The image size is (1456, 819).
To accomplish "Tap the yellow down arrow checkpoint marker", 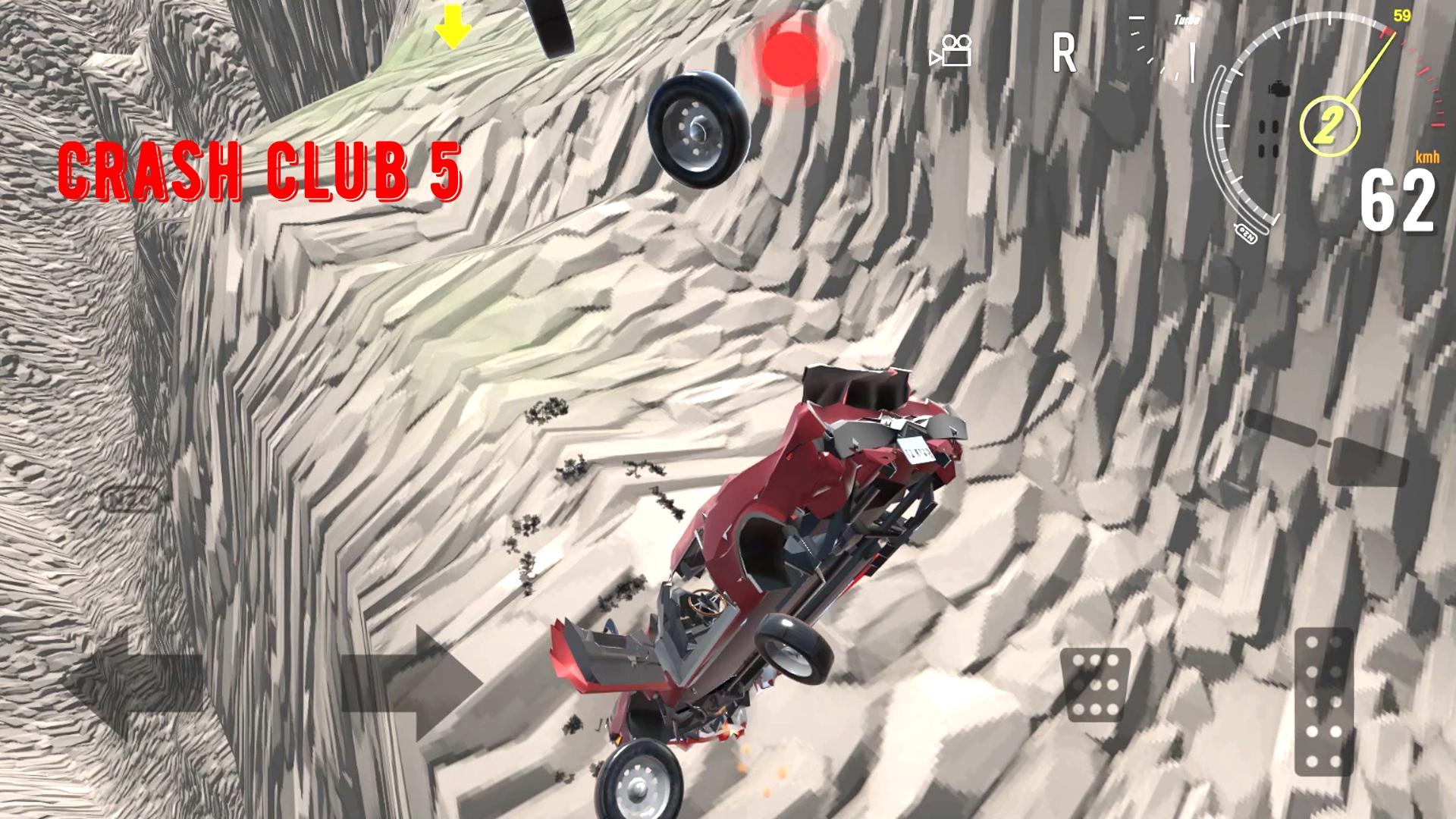I will tap(451, 27).
